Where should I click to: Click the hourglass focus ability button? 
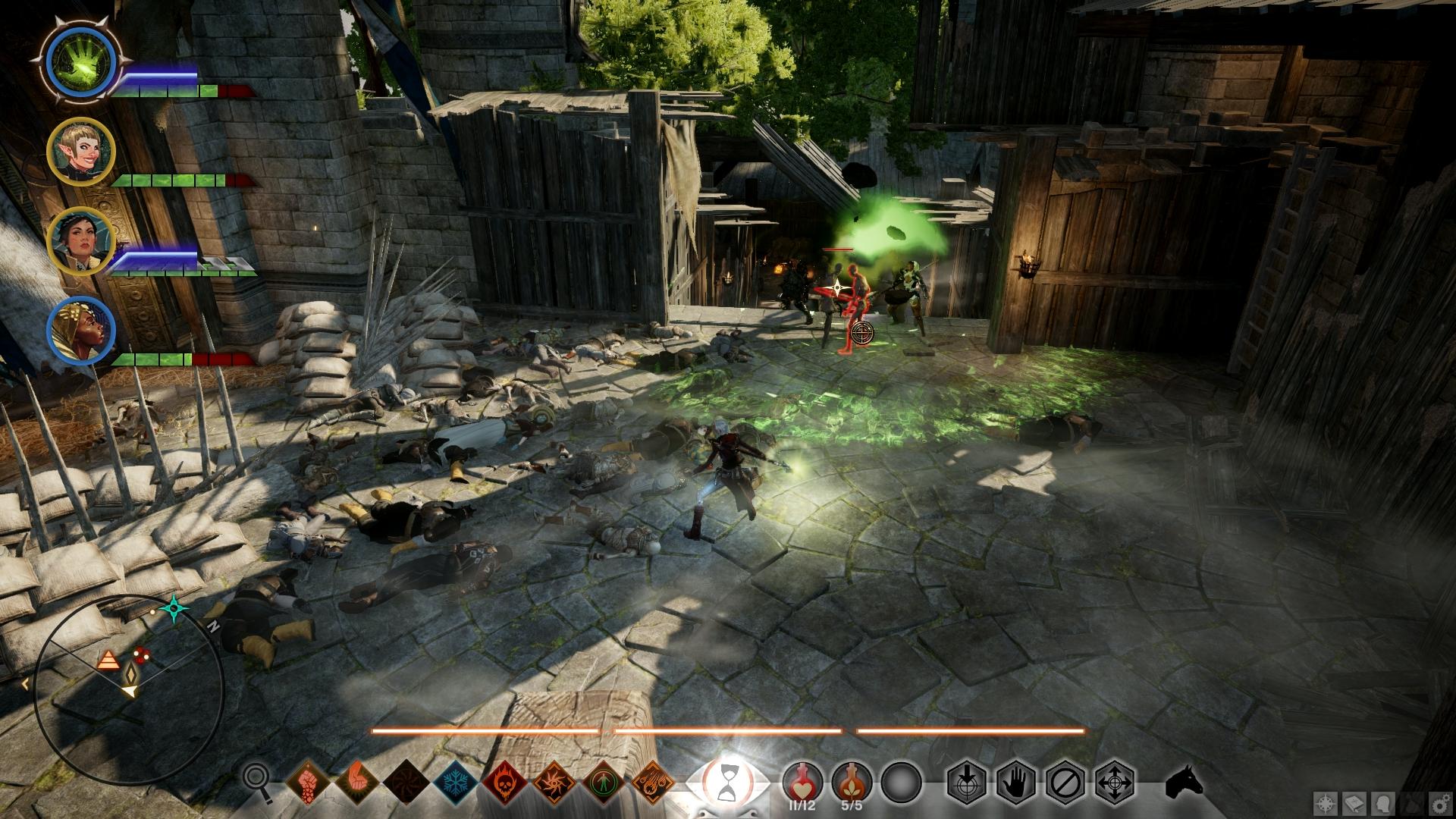pos(728,780)
